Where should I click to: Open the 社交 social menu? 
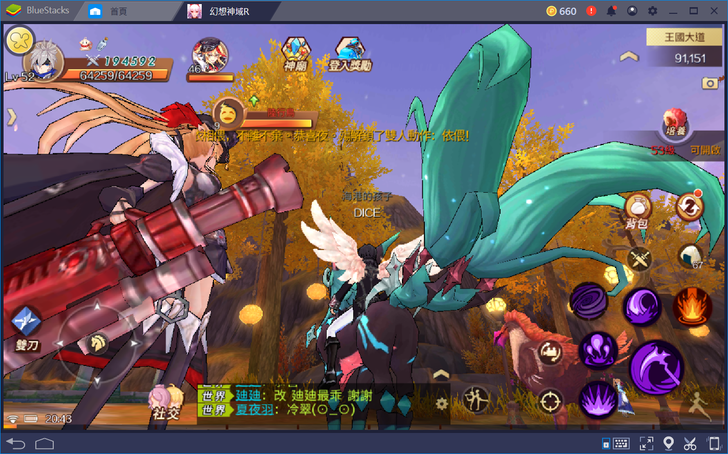(x=165, y=402)
